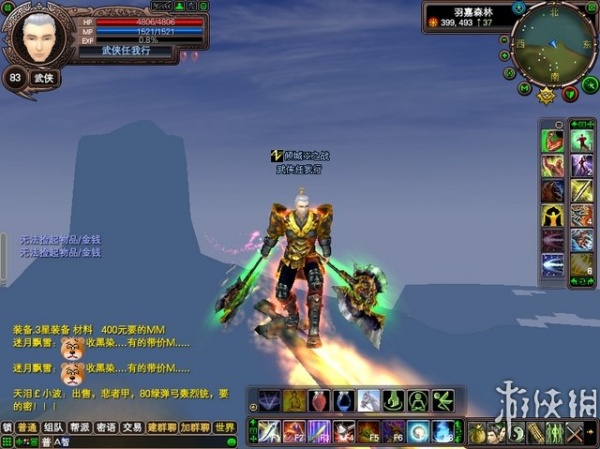
Task: Activate the flexing-arm skill in side bar
Action: click(x=553, y=140)
